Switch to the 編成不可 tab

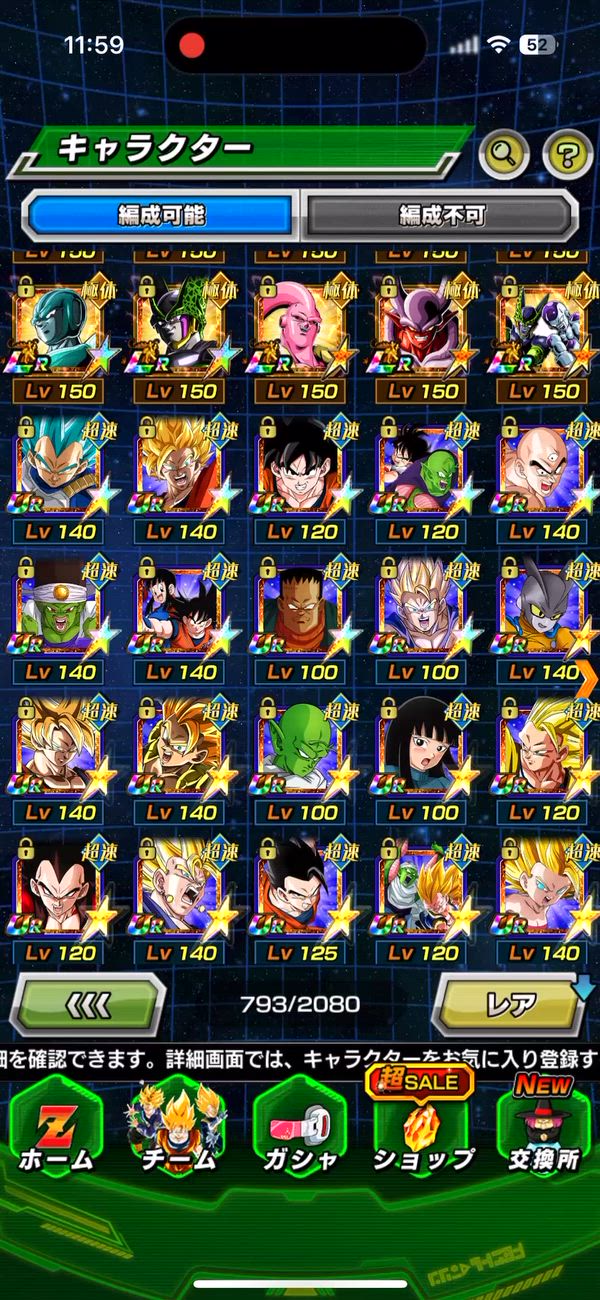pos(441,214)
